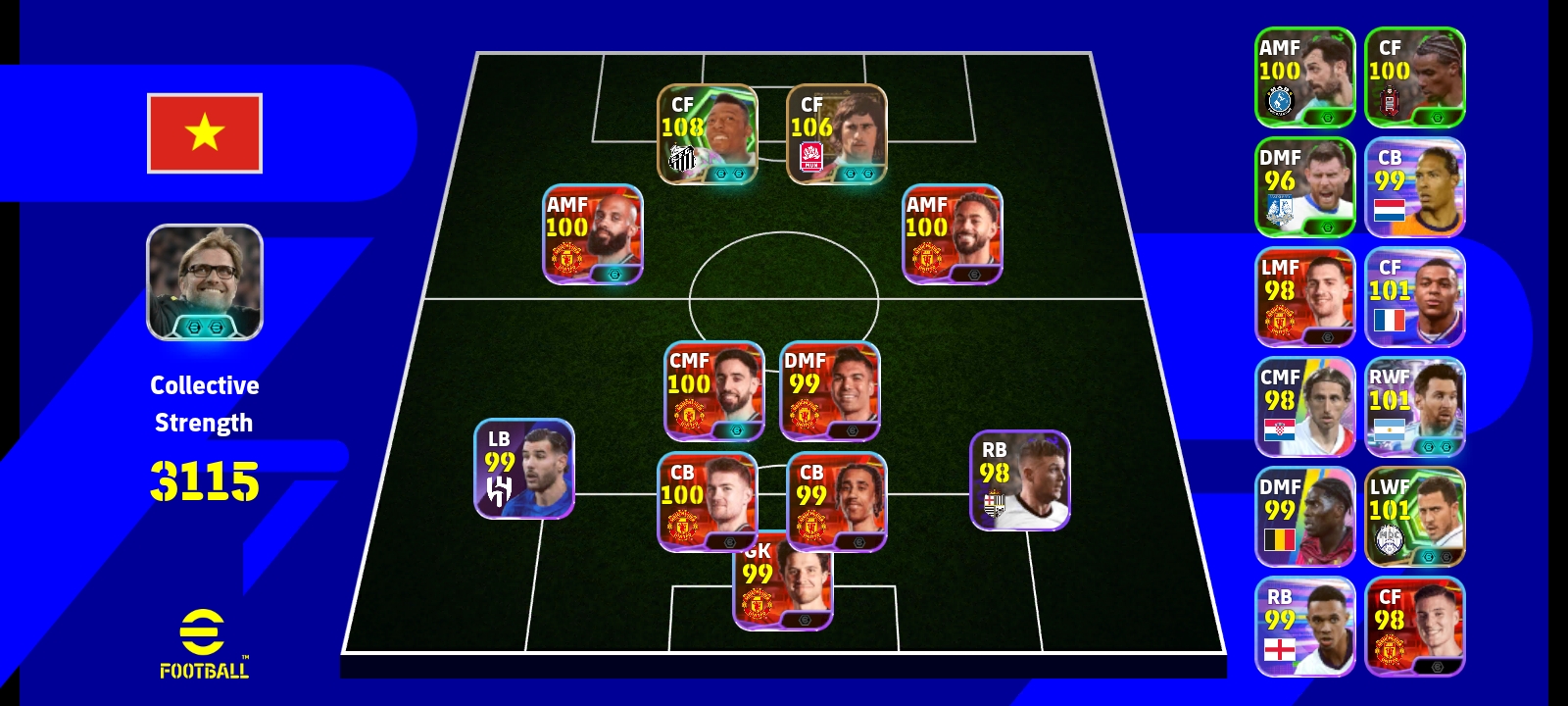Expand the RWF 101 Messi reserve card
The image size is (1568, 706).
coord(1414,407)
